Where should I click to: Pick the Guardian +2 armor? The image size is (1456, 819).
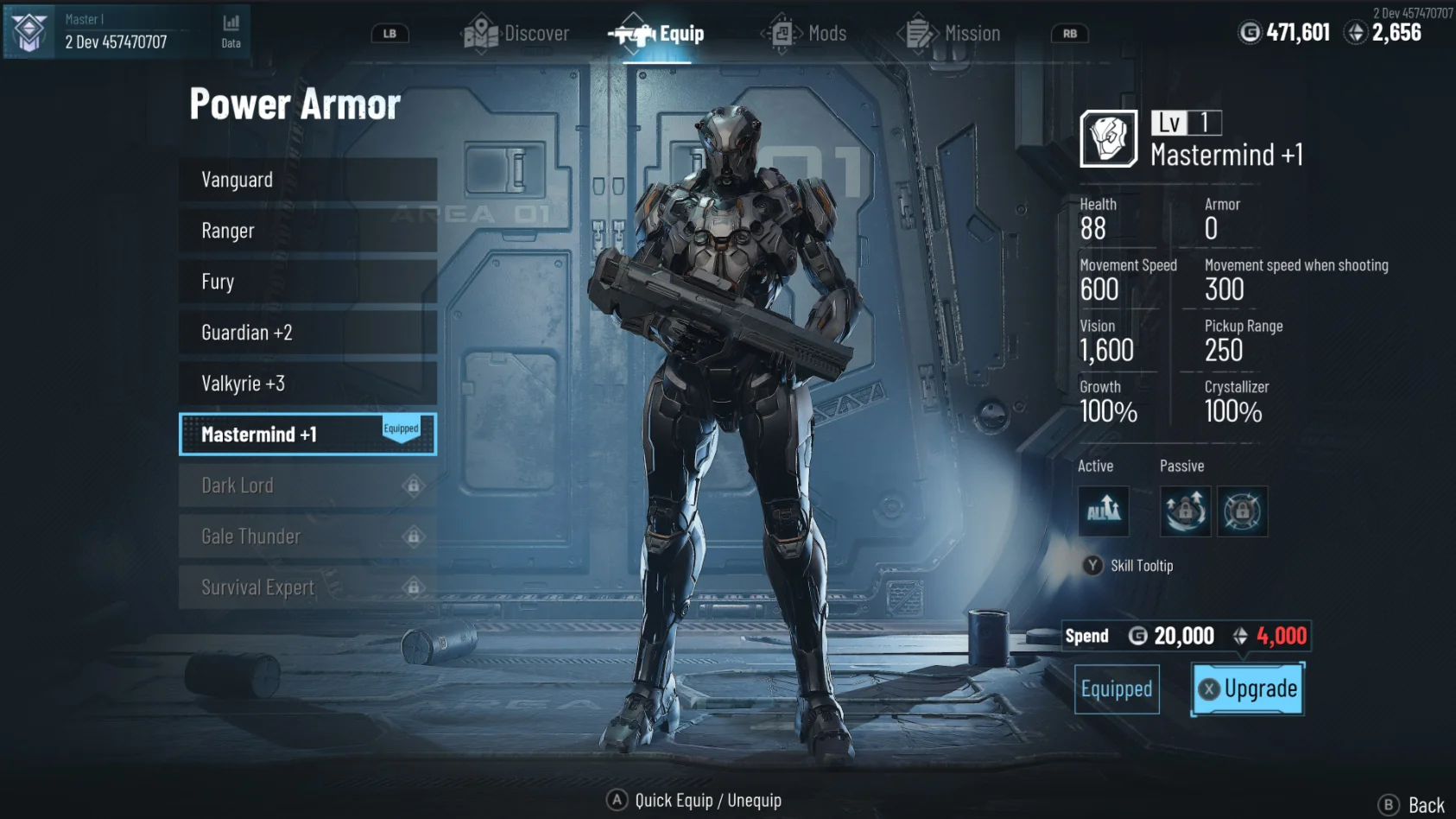click(x=307, y=333)
